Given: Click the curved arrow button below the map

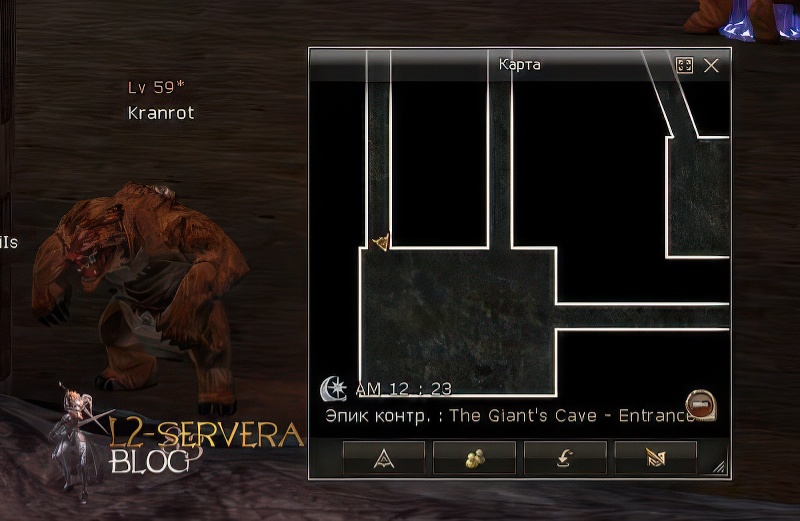Looking at the screenshot, I should (565, 458).
